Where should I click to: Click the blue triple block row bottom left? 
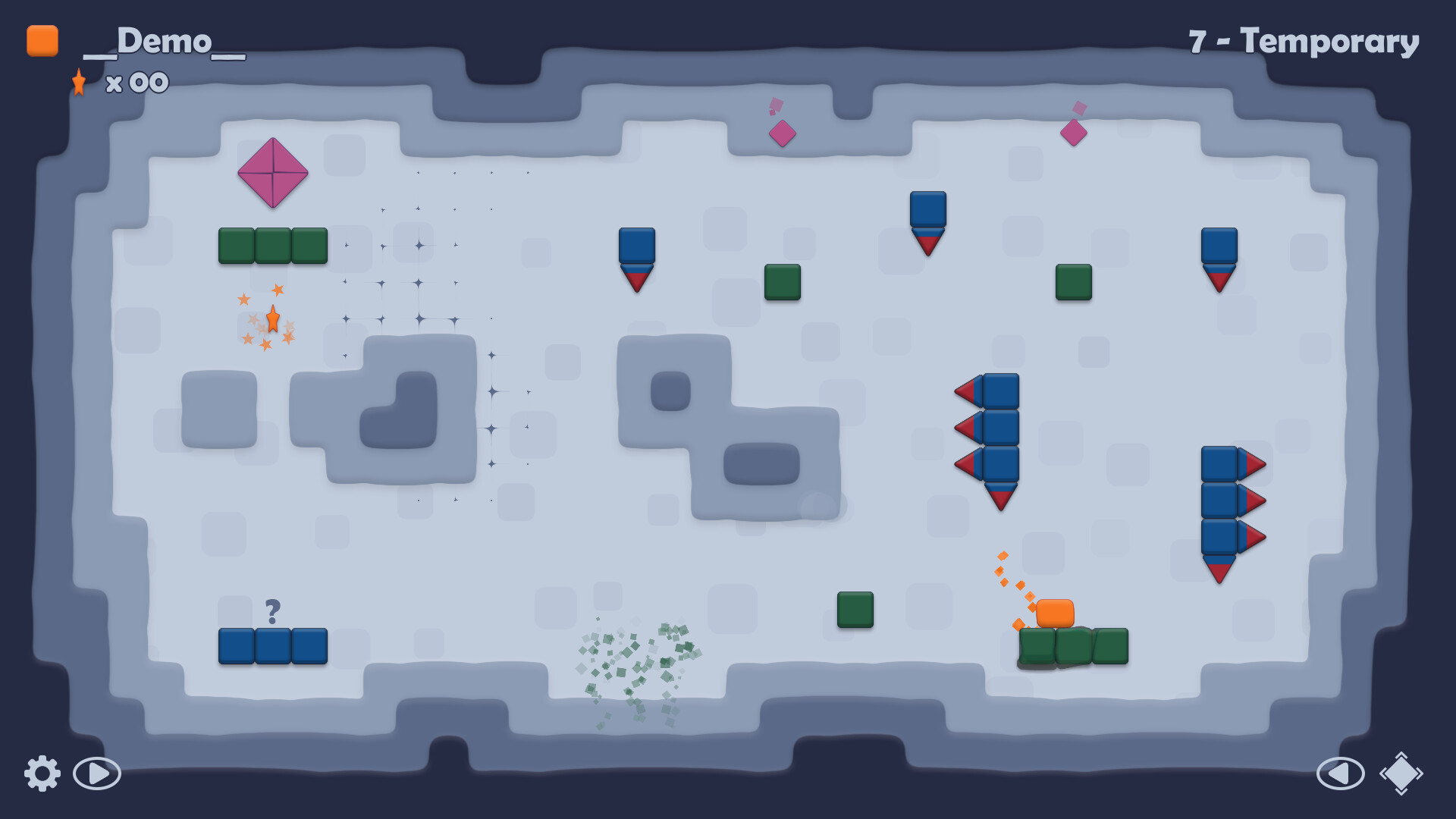pos(273,646)
